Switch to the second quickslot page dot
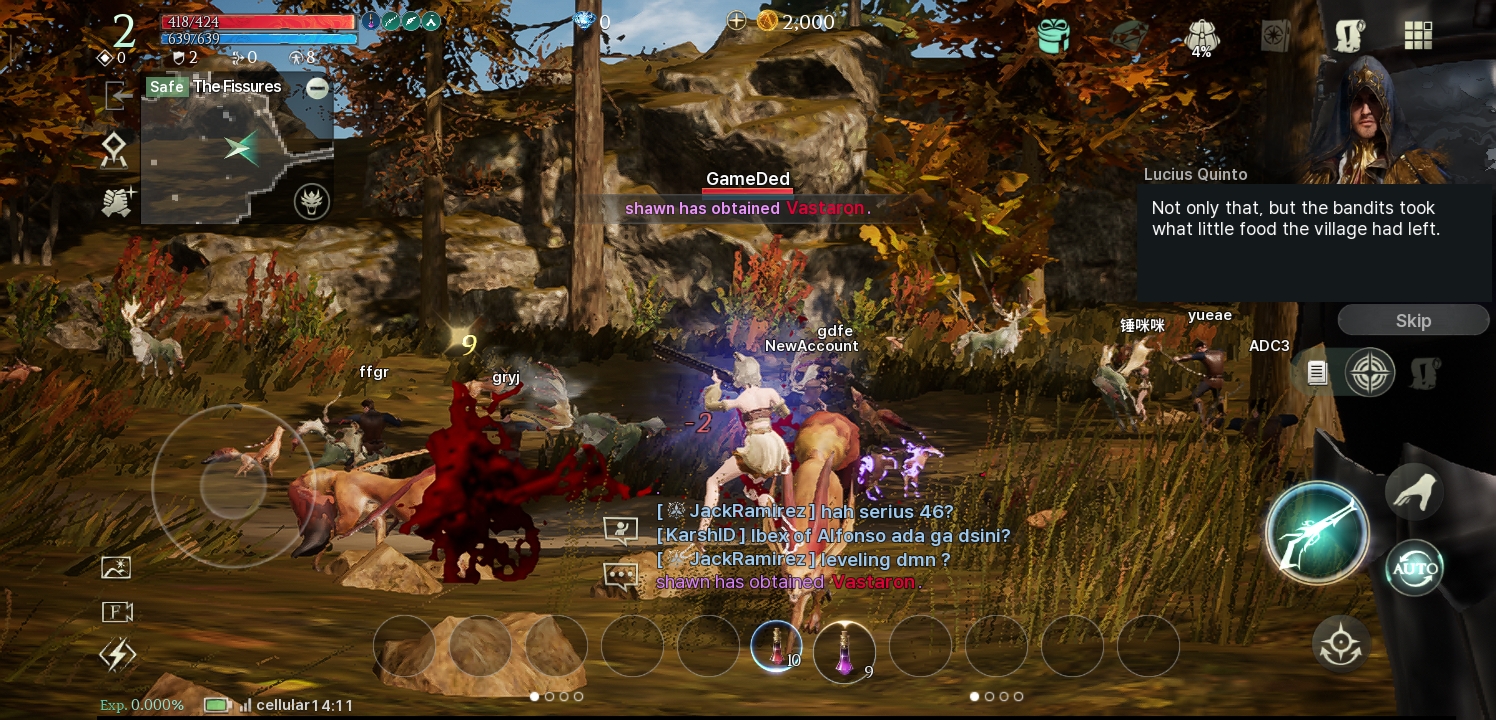This screenshot has width=1496, height=720. pyautogui.click(x=549, y=697)
